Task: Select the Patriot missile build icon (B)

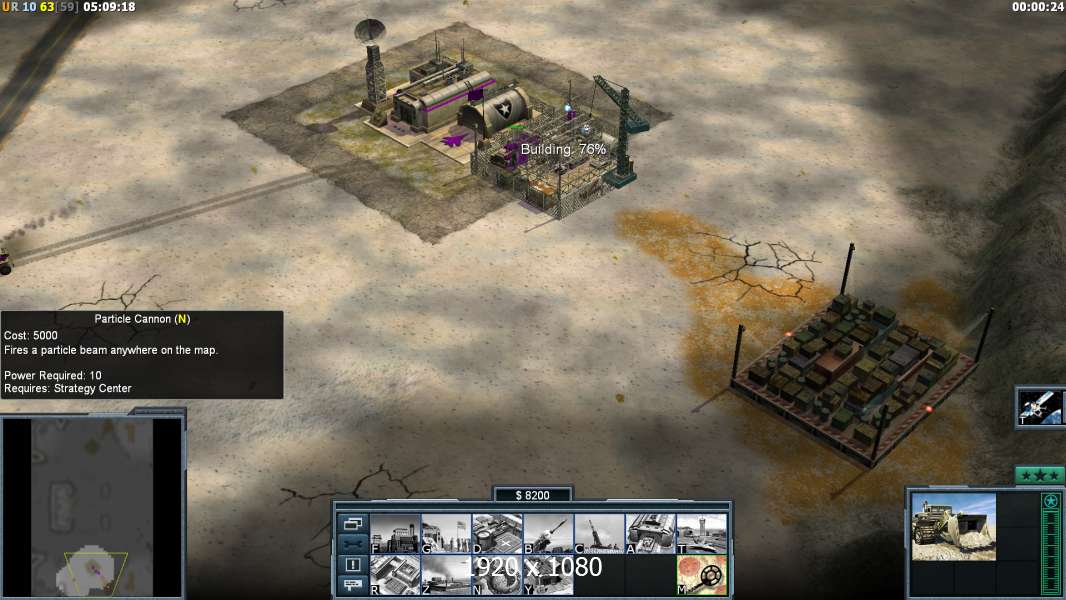Action: (548, 534)
